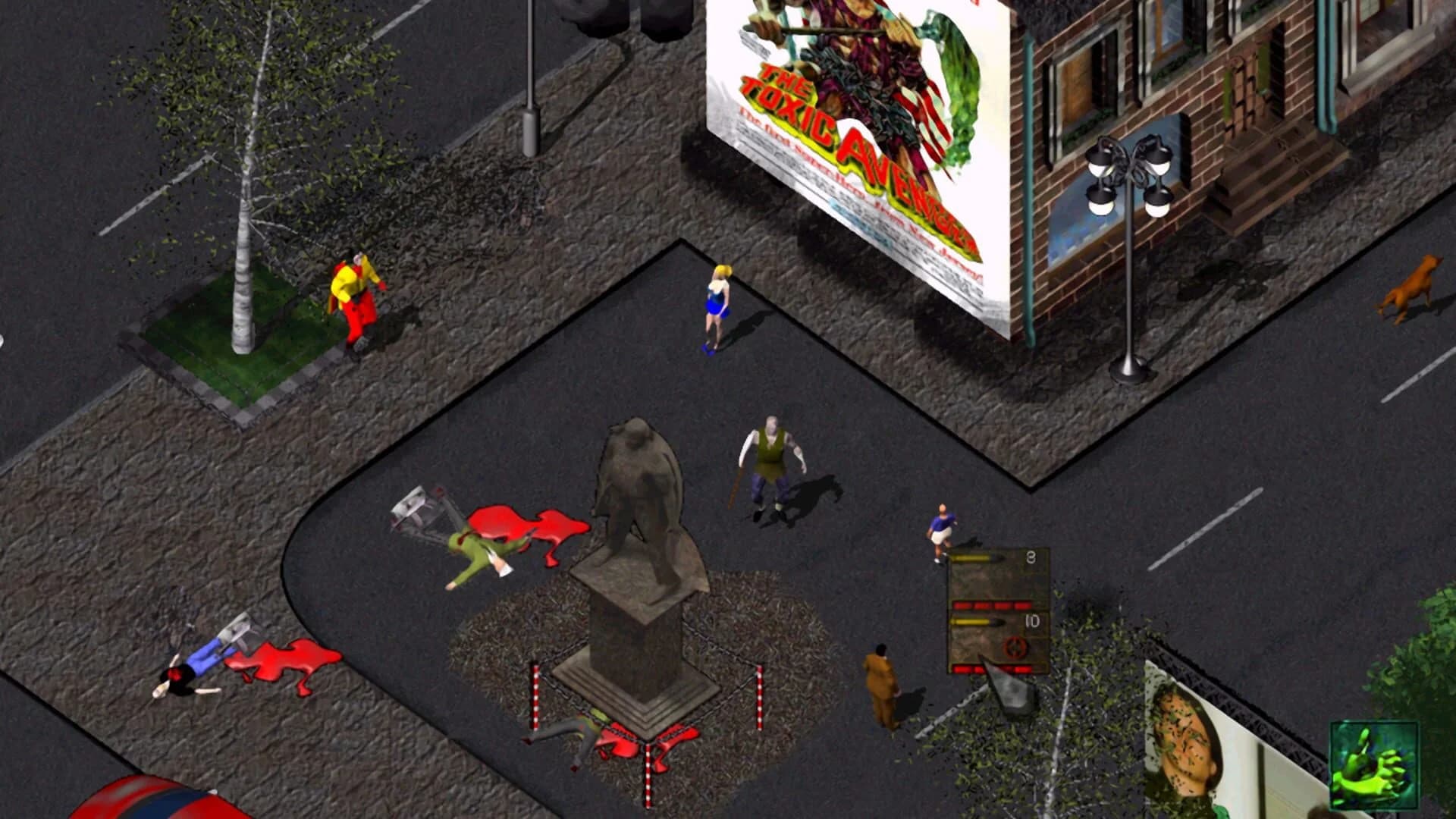Click the double-headed street lamp

[x=1128, y=174]
